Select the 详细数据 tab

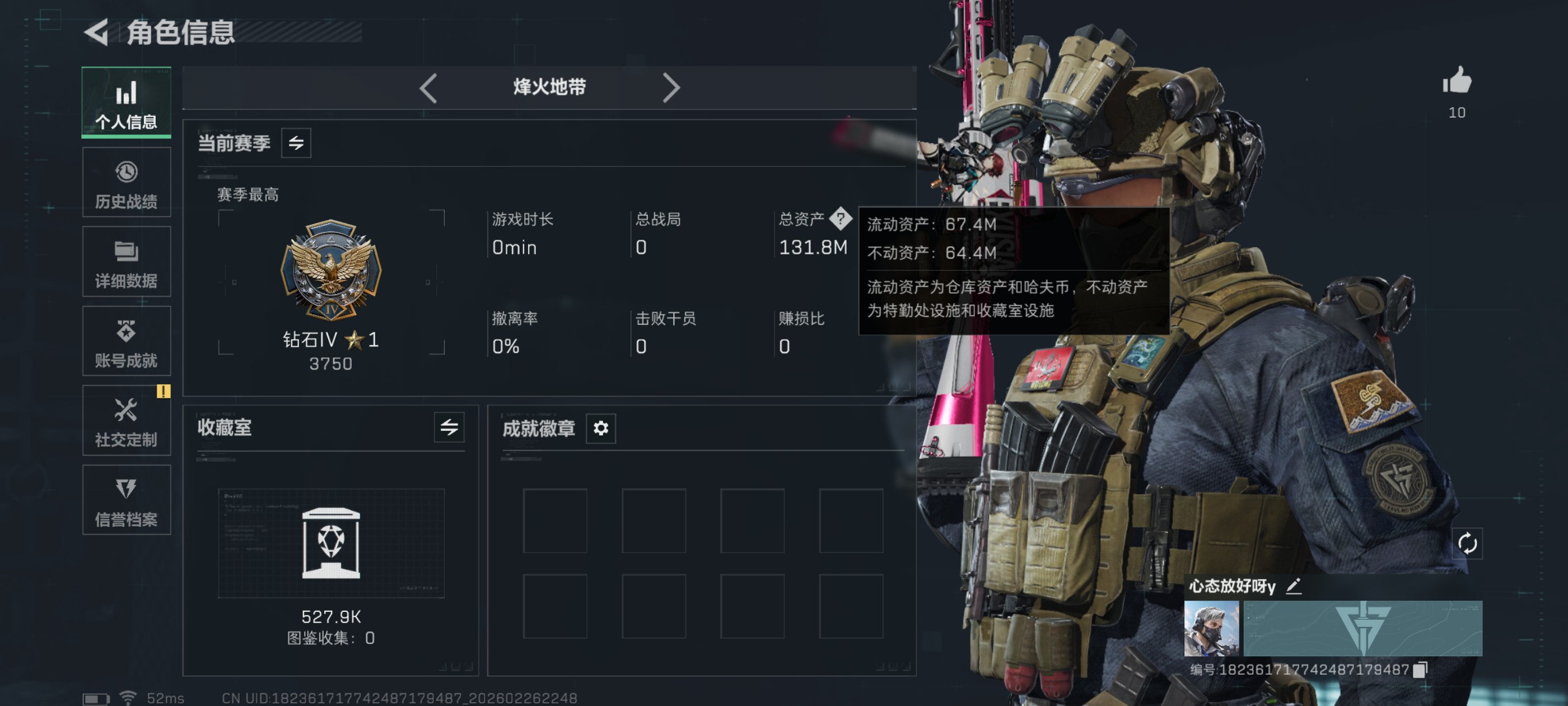point(126,262)
